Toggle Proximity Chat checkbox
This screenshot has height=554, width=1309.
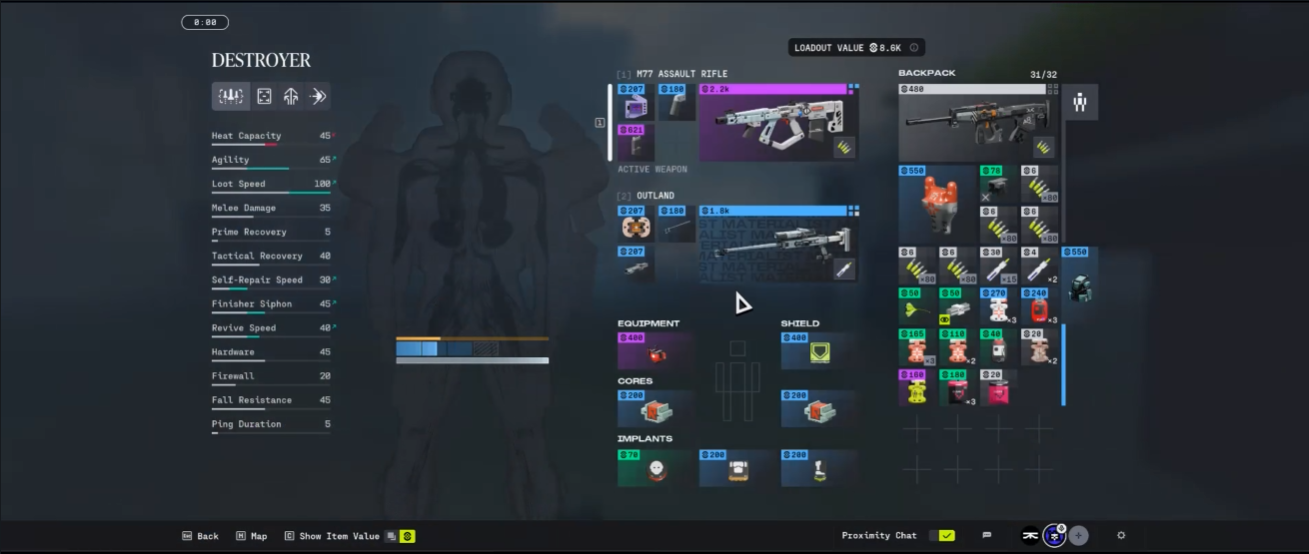946,536
